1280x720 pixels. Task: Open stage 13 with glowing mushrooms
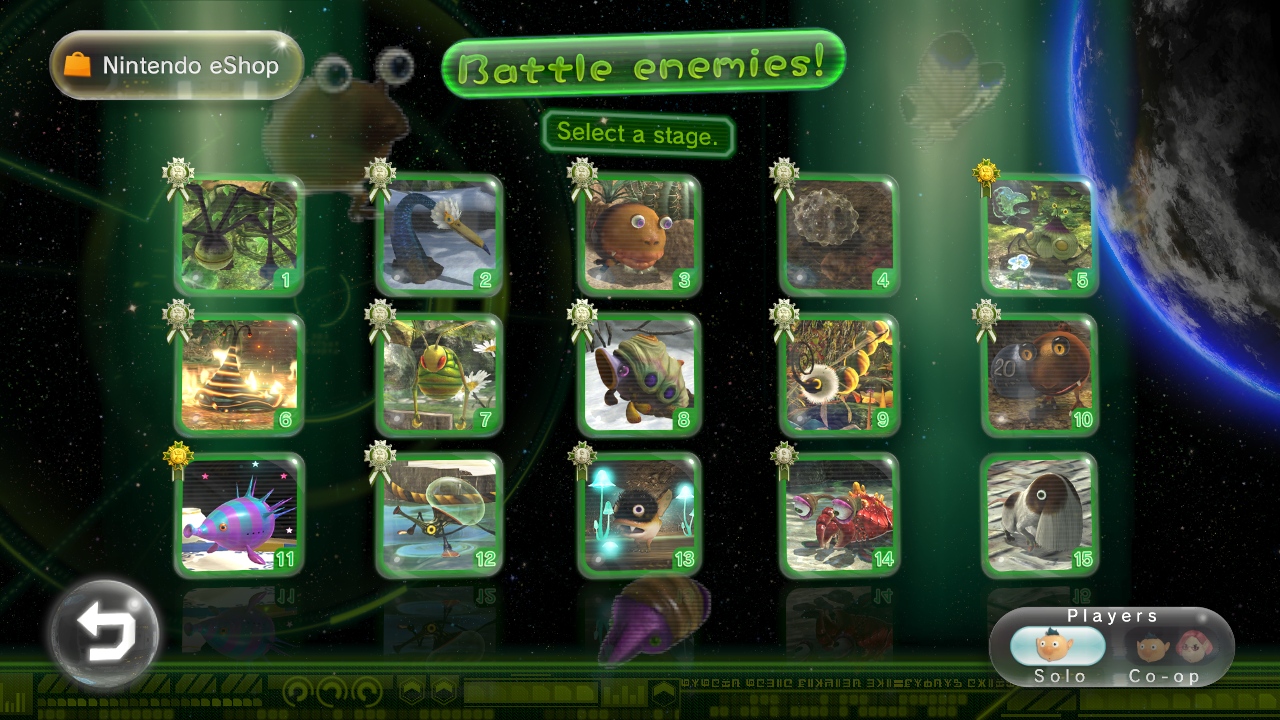pyautogui.click(x=639, y=515)
